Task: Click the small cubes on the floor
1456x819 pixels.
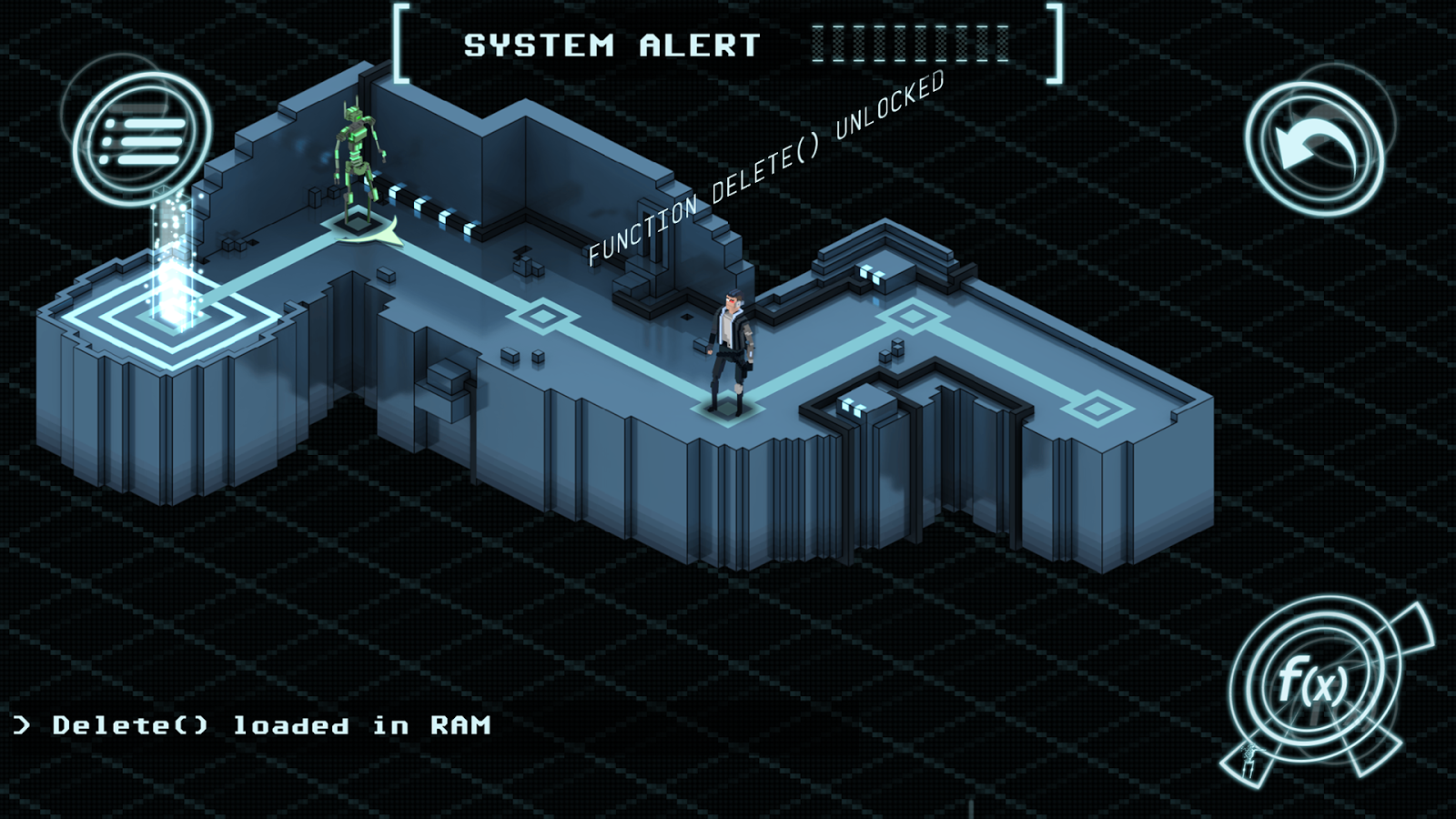Action: (523, 355)
